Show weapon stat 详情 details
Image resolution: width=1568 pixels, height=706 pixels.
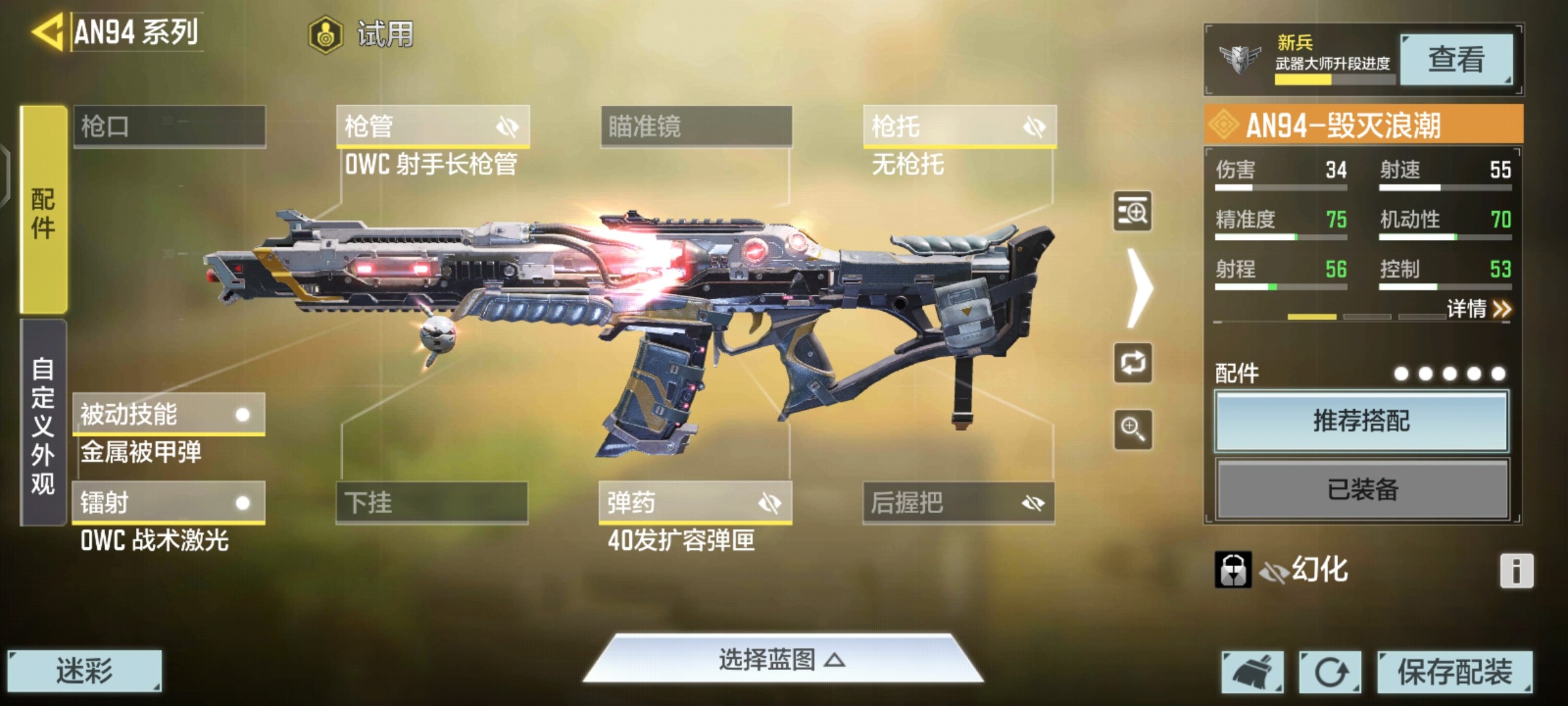(x=1478, y=309)
